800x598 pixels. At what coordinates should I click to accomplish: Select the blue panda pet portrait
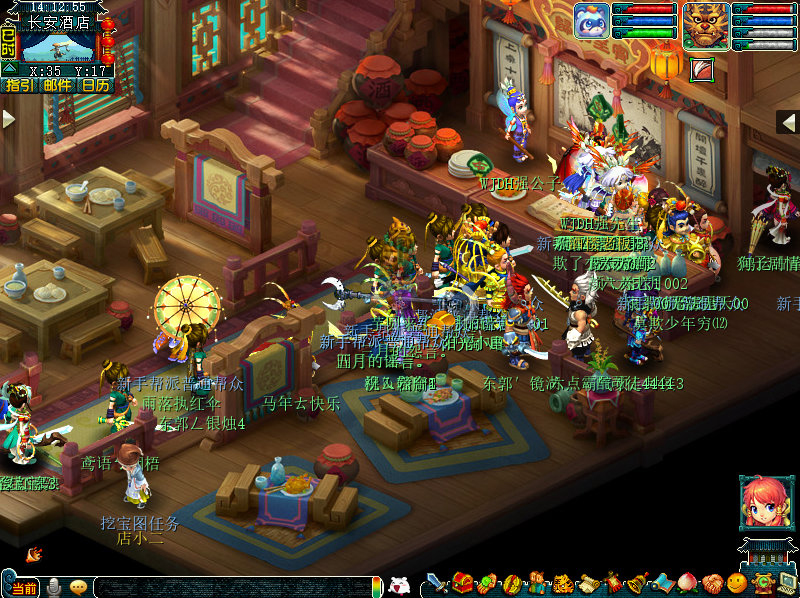(x=591, y=21)
